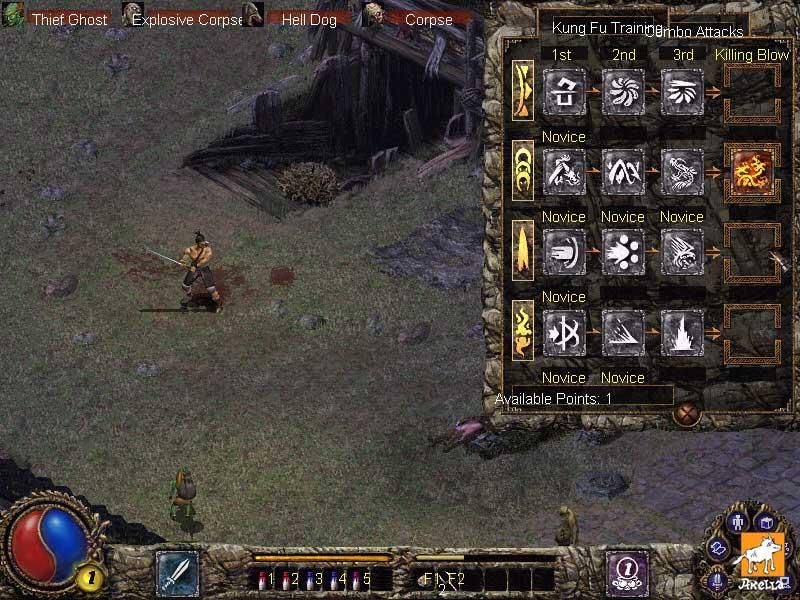This screenshot has height=600, width=800.
Task: Close the skill panel with the round X button
Action: coord(685,413)
